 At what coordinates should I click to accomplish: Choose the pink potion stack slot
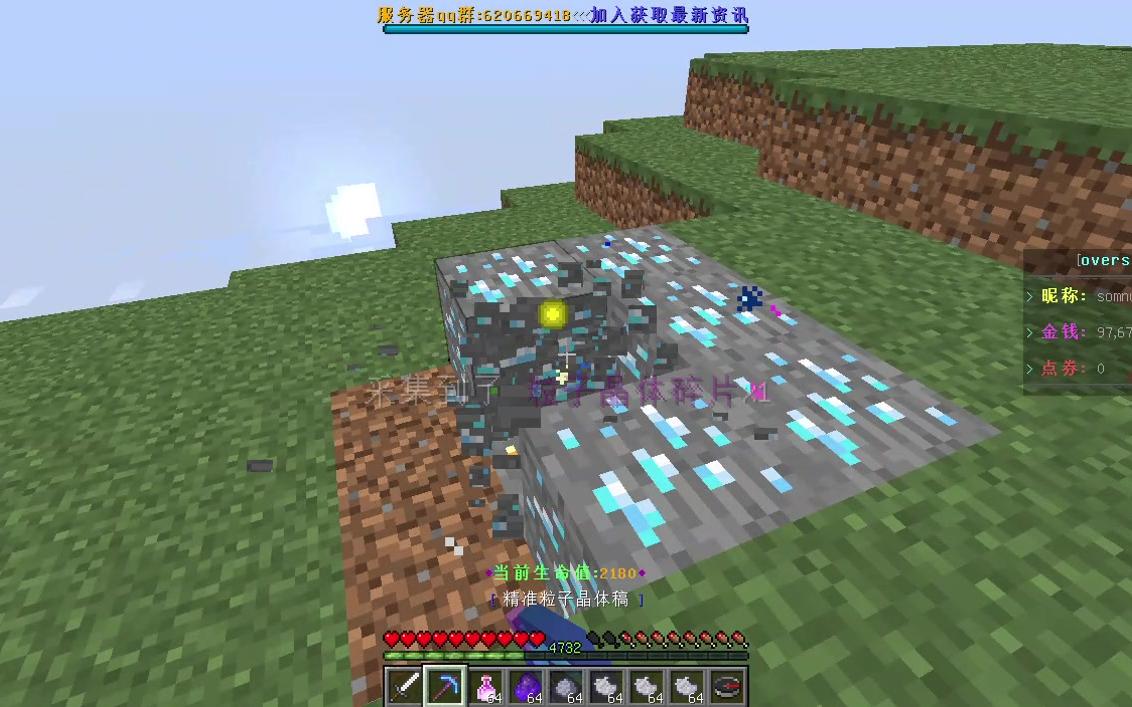[x=486, y=687]
